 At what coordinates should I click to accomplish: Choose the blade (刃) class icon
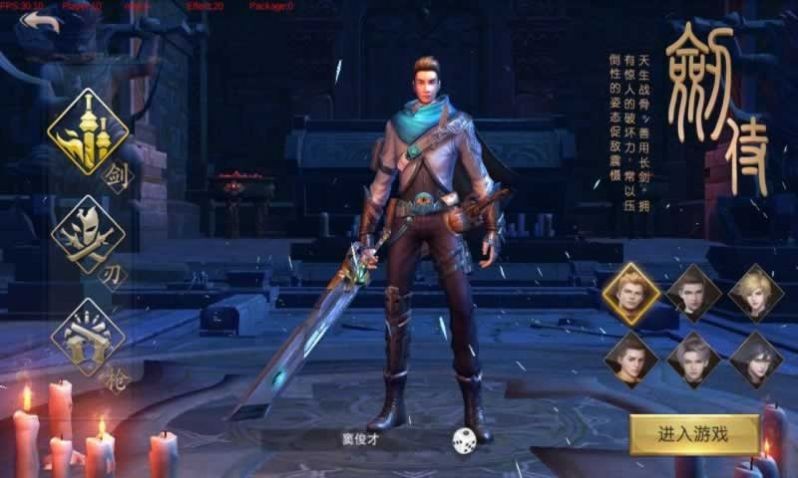point(88,235)
